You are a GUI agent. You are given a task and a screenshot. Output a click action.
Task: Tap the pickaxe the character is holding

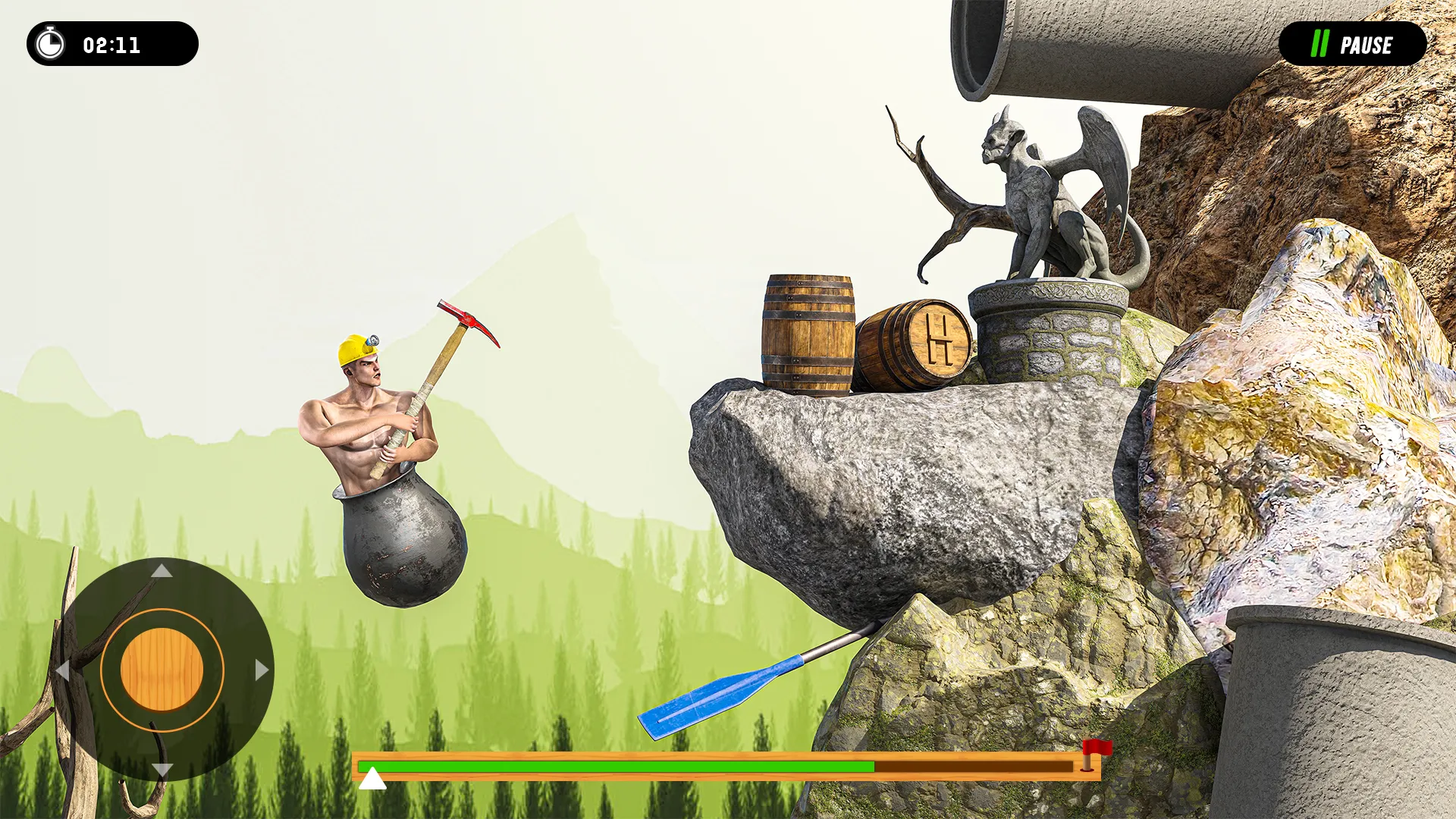pos(455,341)
